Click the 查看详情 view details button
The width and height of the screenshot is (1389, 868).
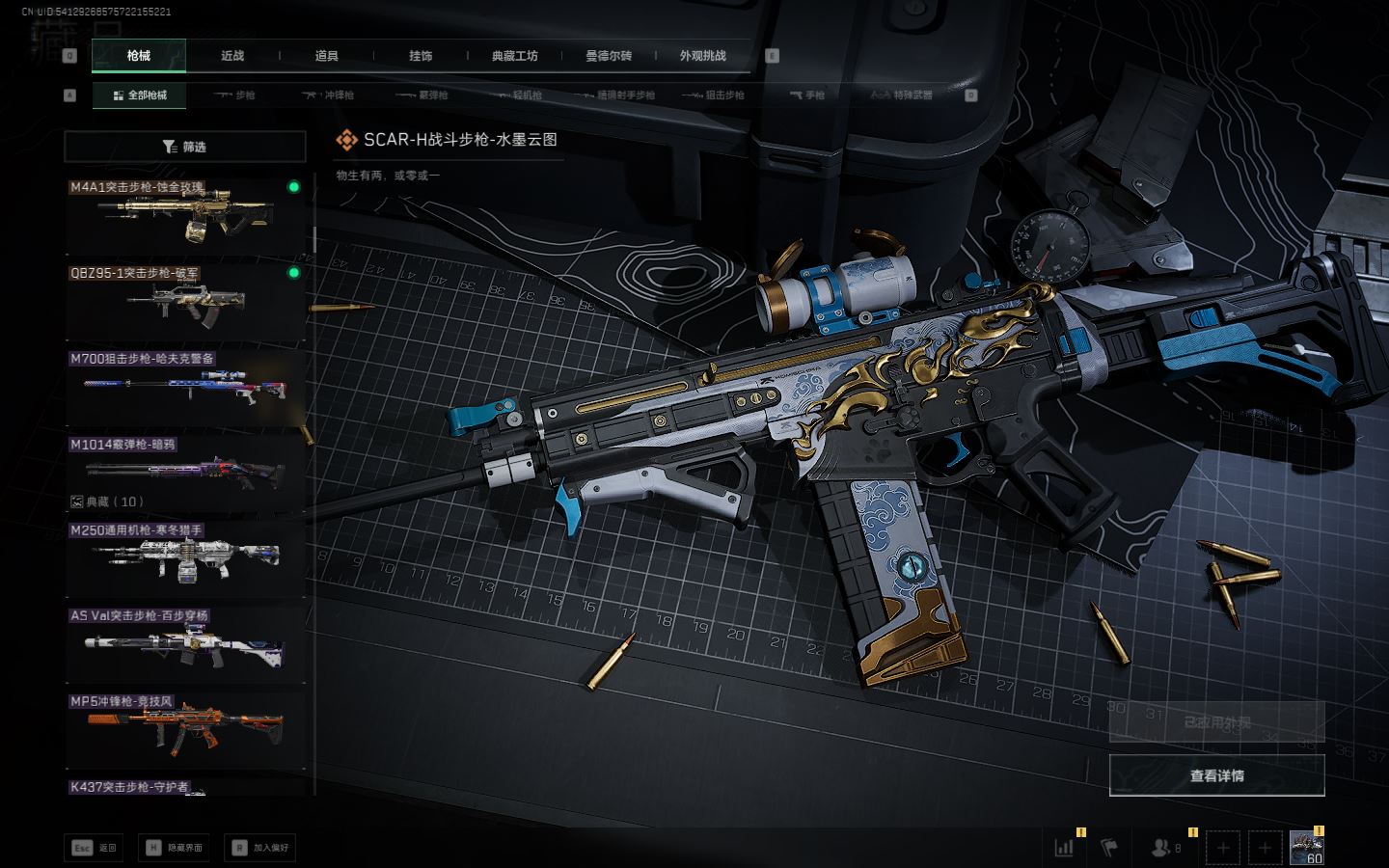(1216, 775)
